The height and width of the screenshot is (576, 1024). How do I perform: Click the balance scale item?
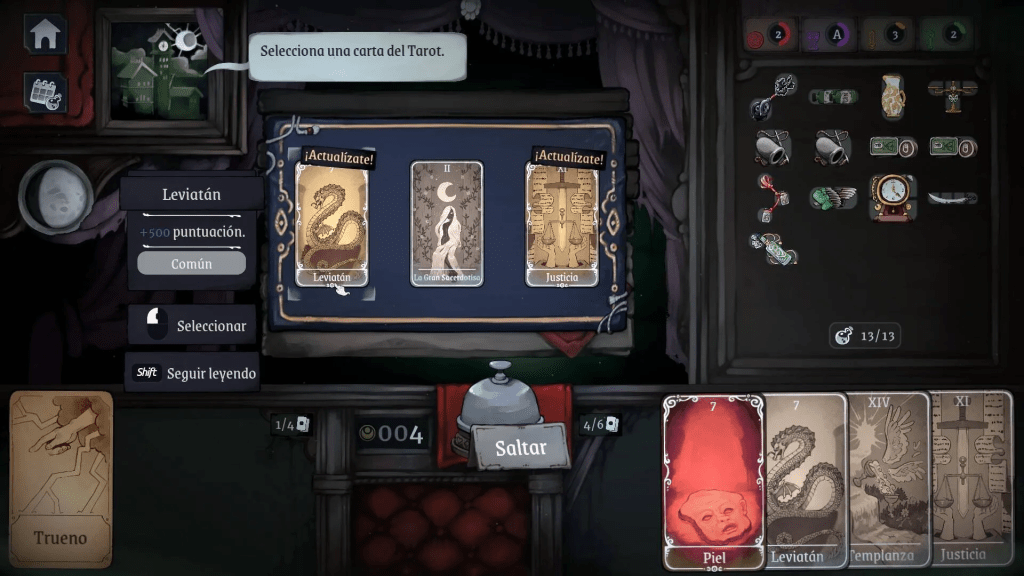(950, 94)
